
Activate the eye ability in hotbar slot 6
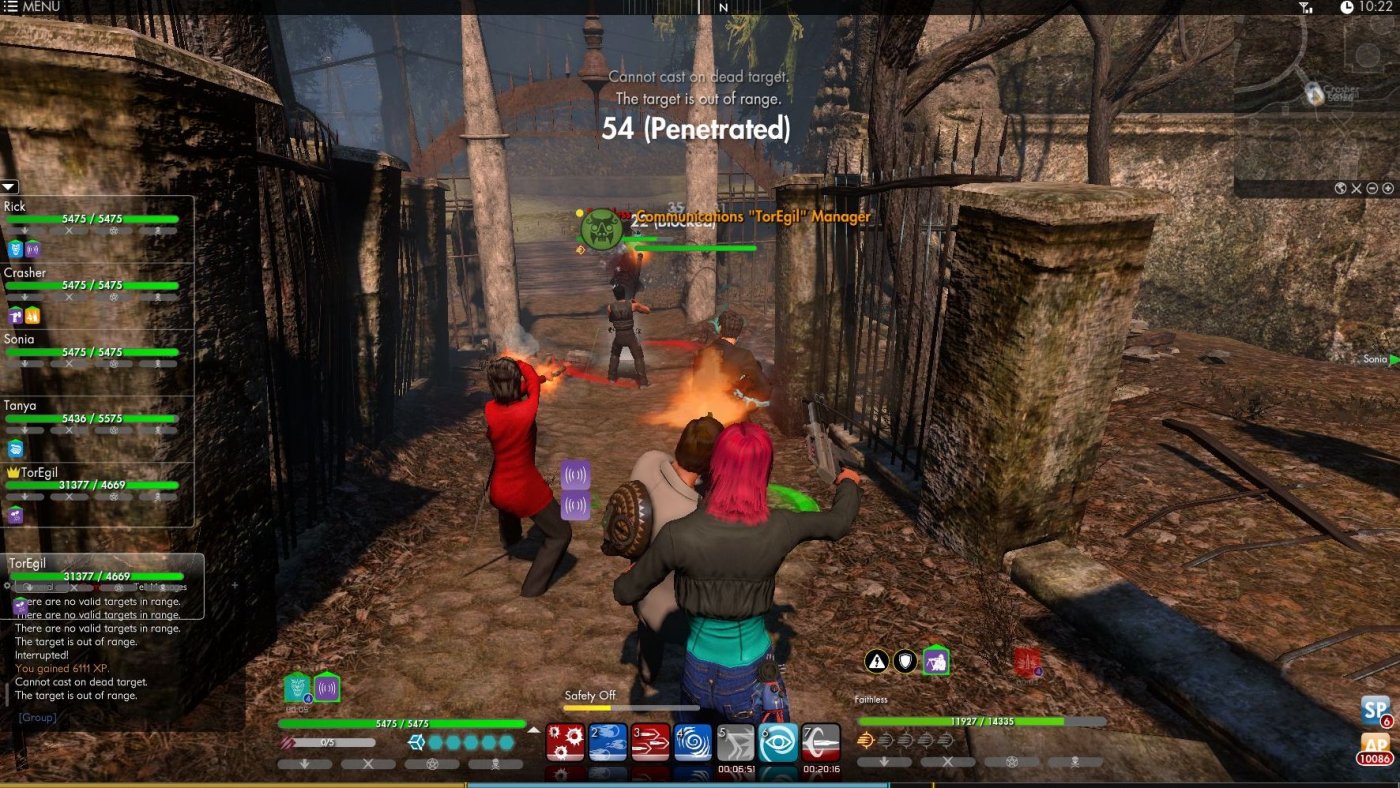coord(775,740)
